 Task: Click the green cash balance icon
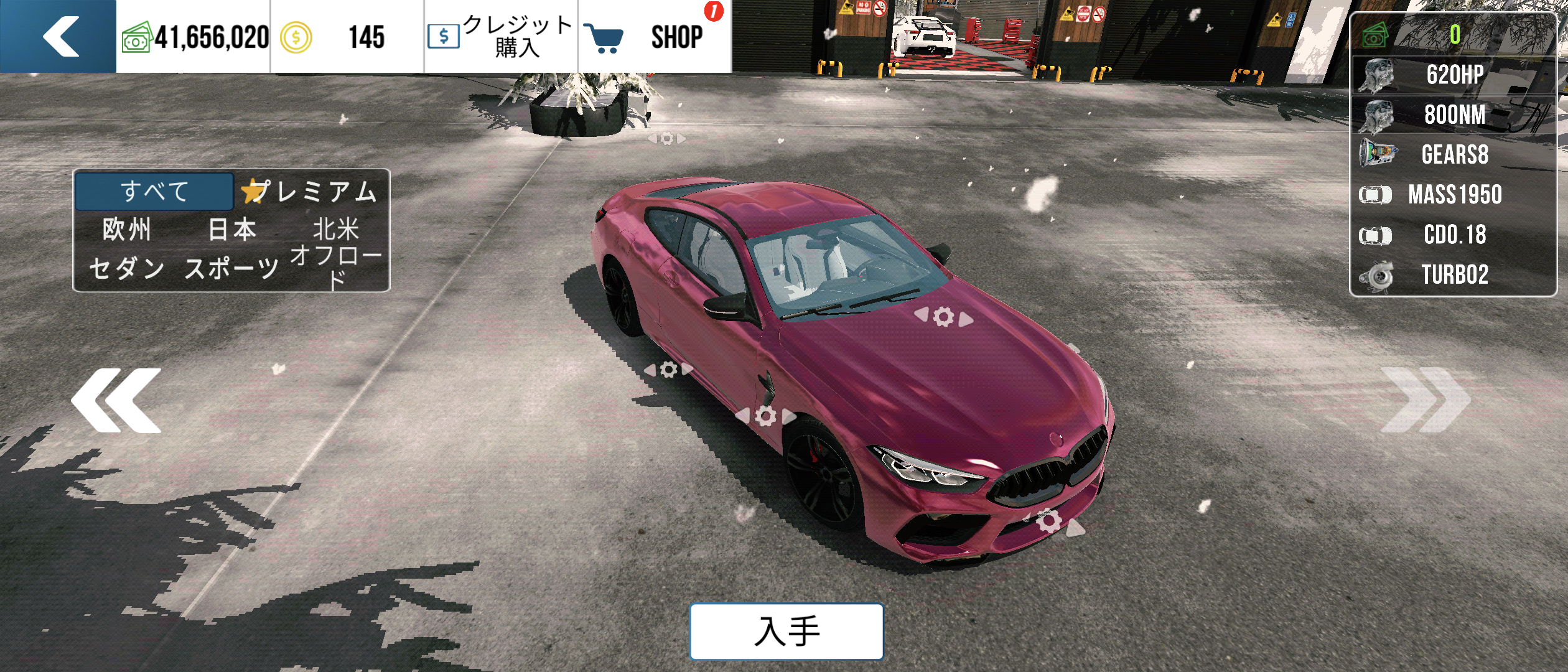(136, 37)
